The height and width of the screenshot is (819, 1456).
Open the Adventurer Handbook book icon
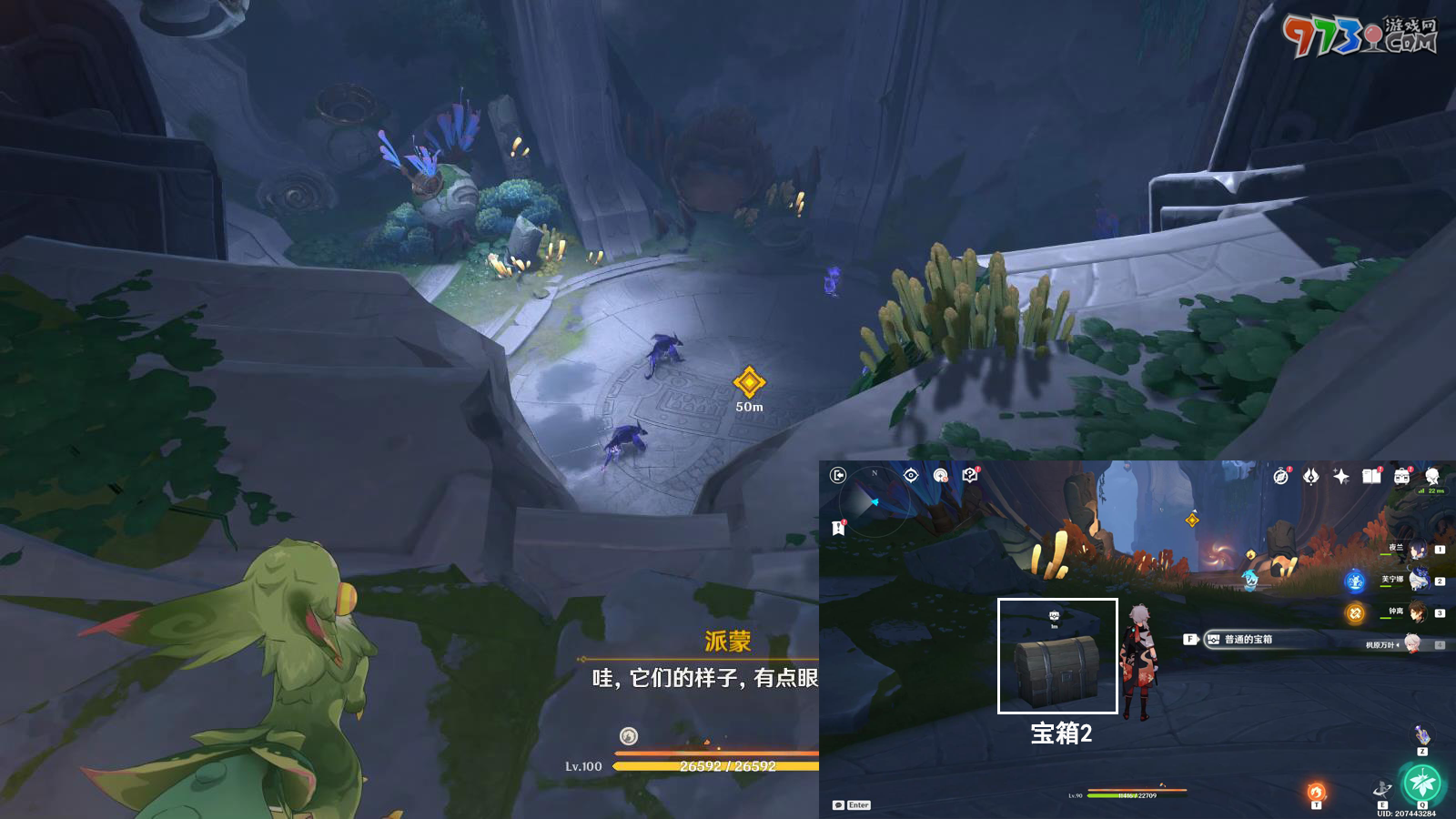point(1371,475)
